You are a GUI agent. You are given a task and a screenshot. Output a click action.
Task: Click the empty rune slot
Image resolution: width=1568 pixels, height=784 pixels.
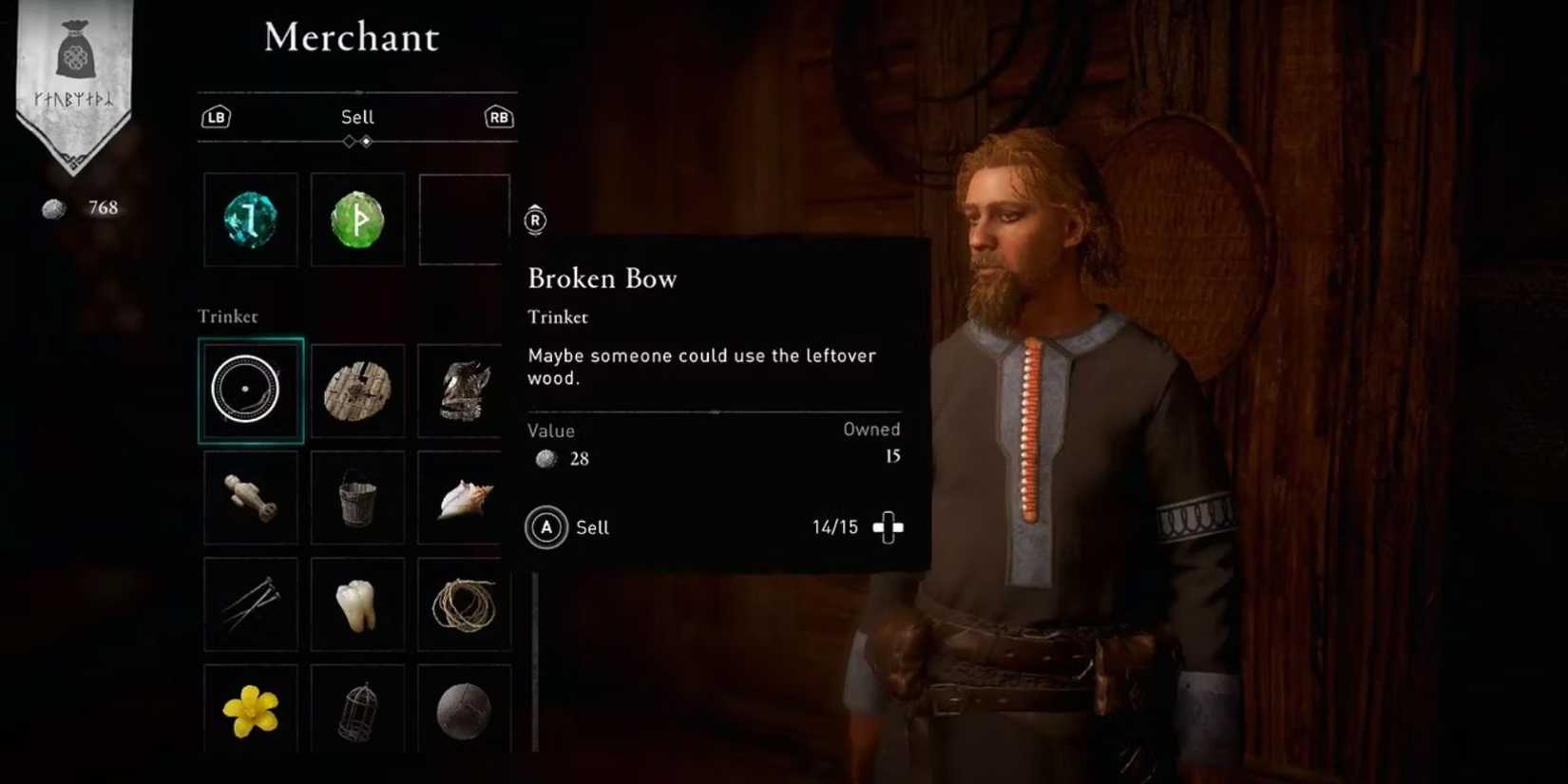point(464,220)
